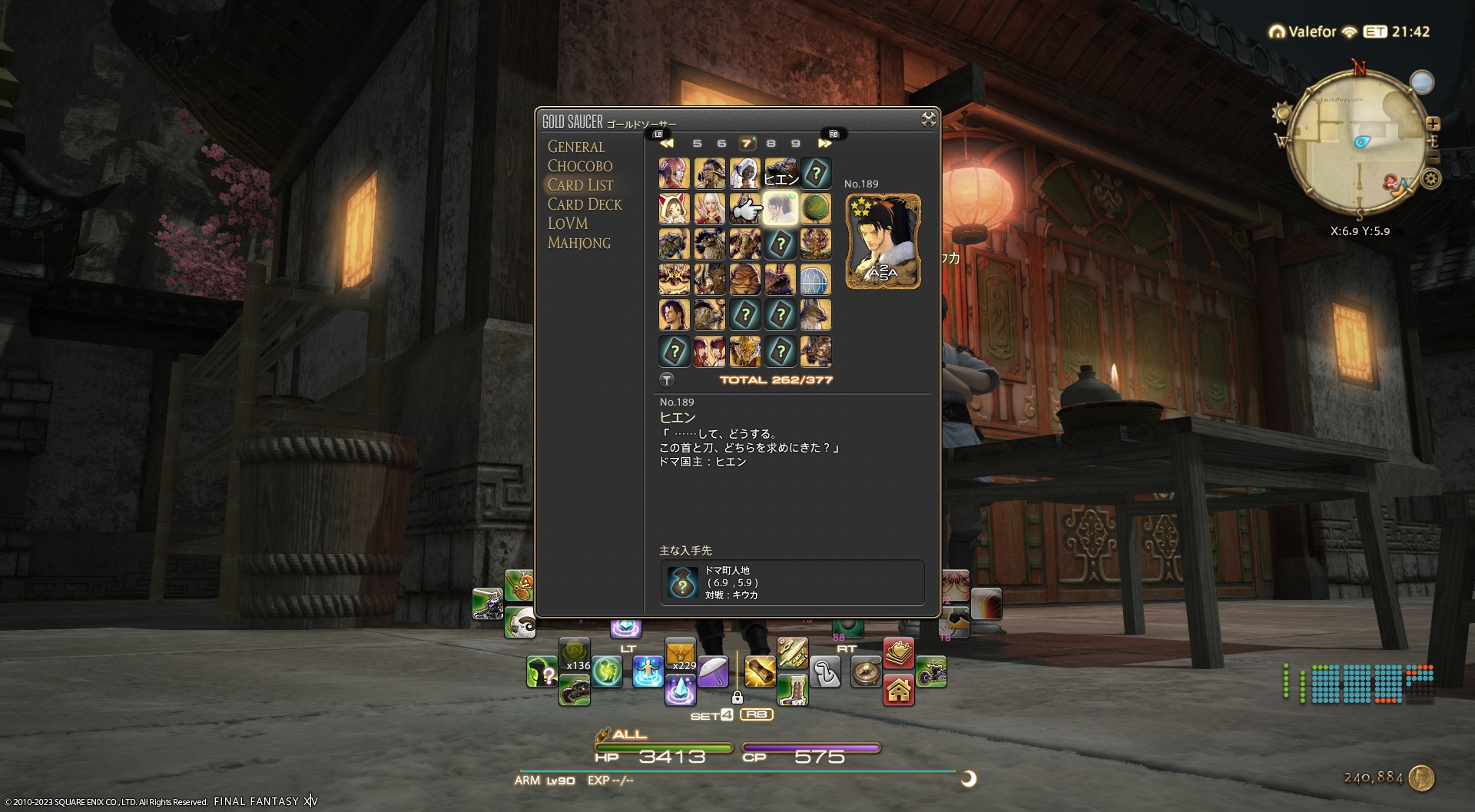This screenshot has height=812, width=1475.
Task: Activate the red house icon on hotbar
Action: (898, 690)
